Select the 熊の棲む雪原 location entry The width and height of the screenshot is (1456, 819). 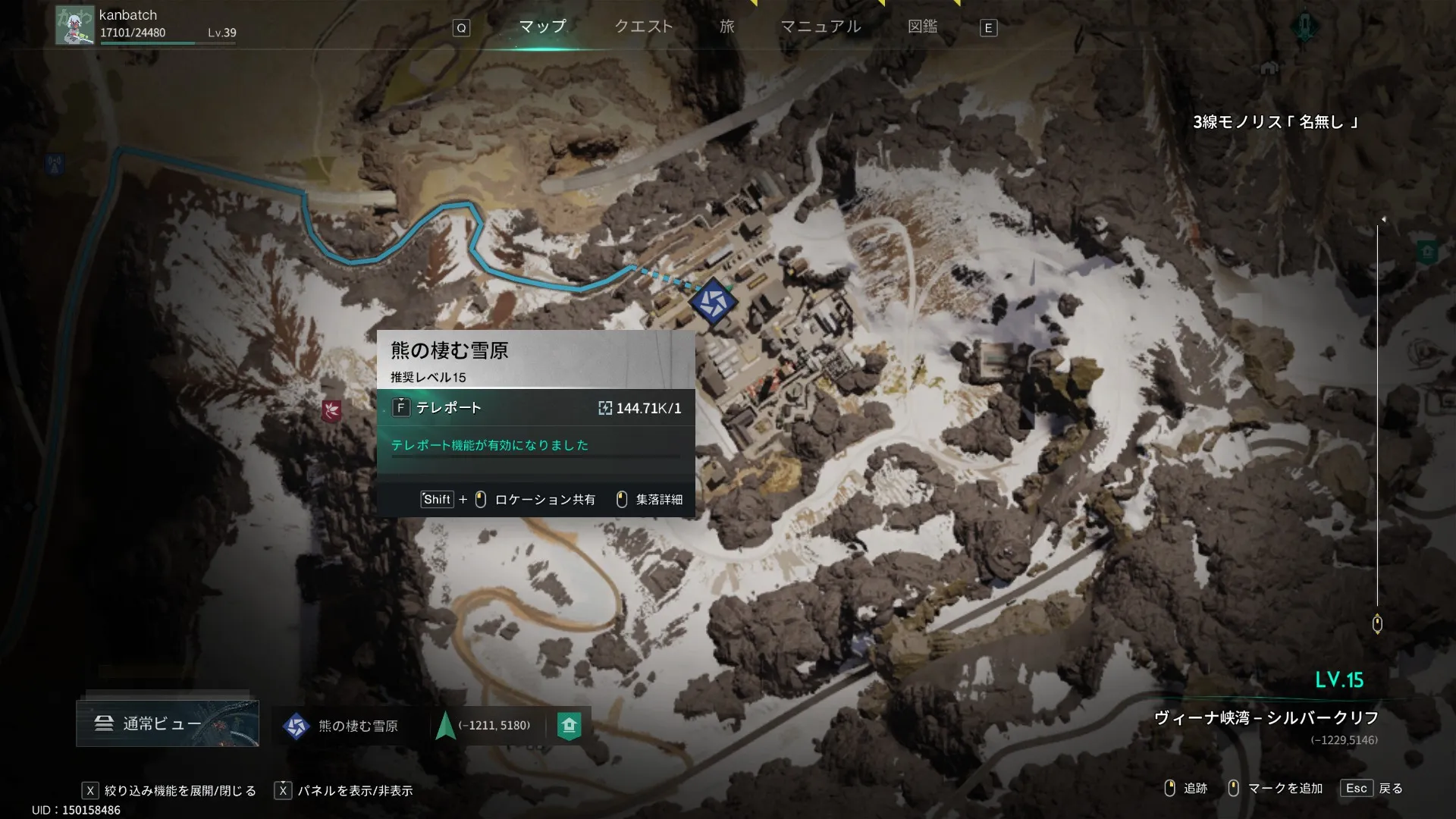pos(341,726)
